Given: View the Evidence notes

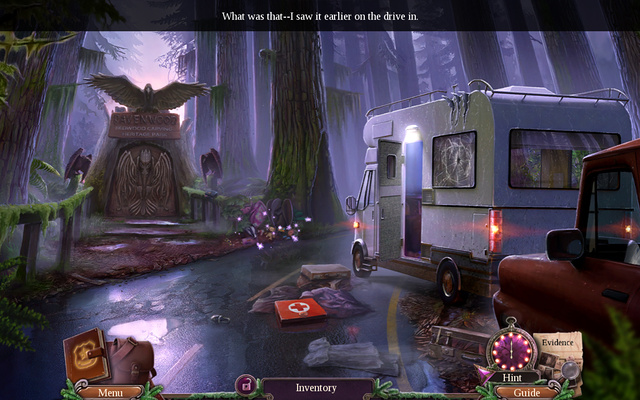Looking at the screenshot, I should tap(557, 352).
